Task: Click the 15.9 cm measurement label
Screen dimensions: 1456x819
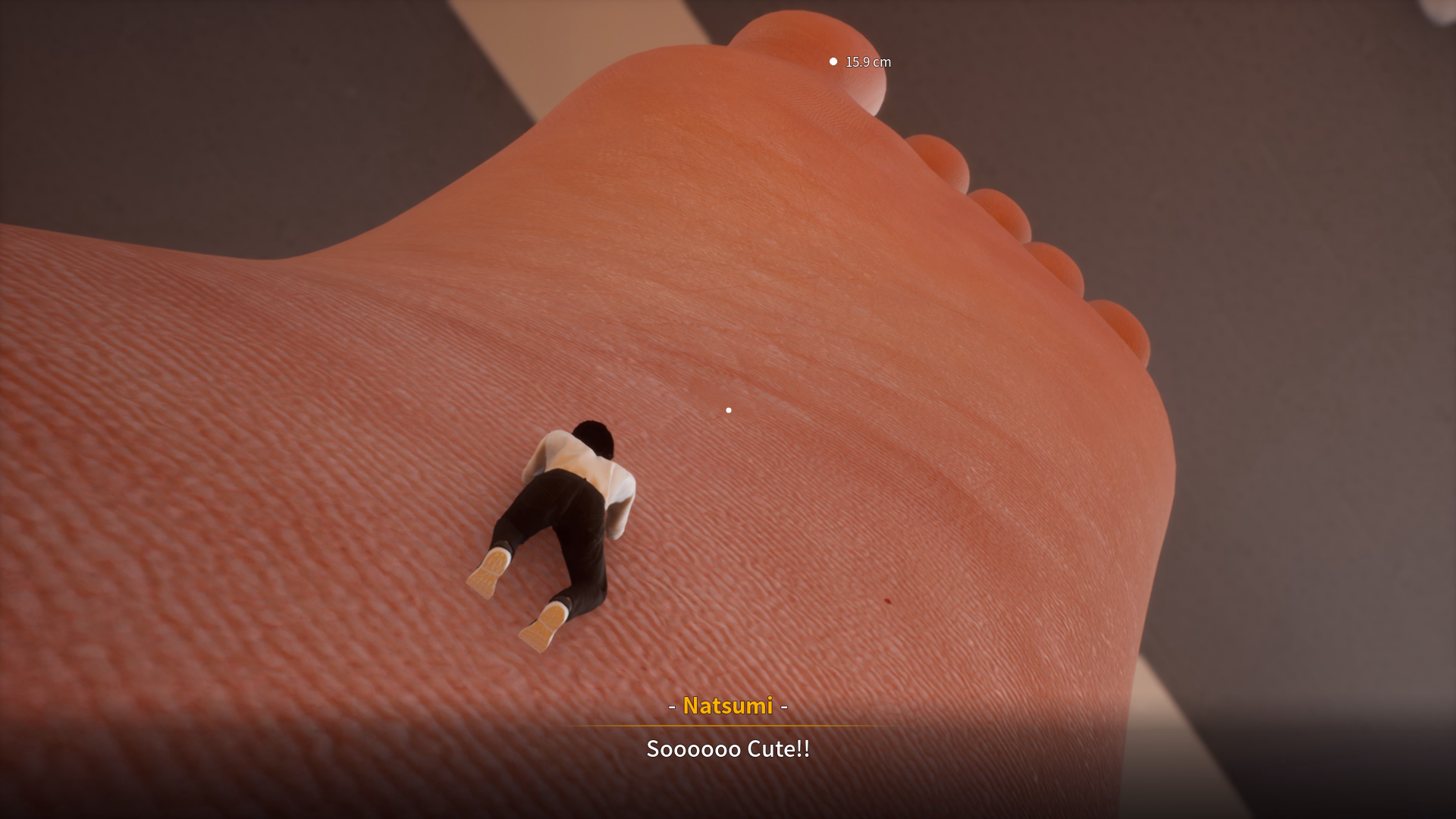Action: [868, 61]
